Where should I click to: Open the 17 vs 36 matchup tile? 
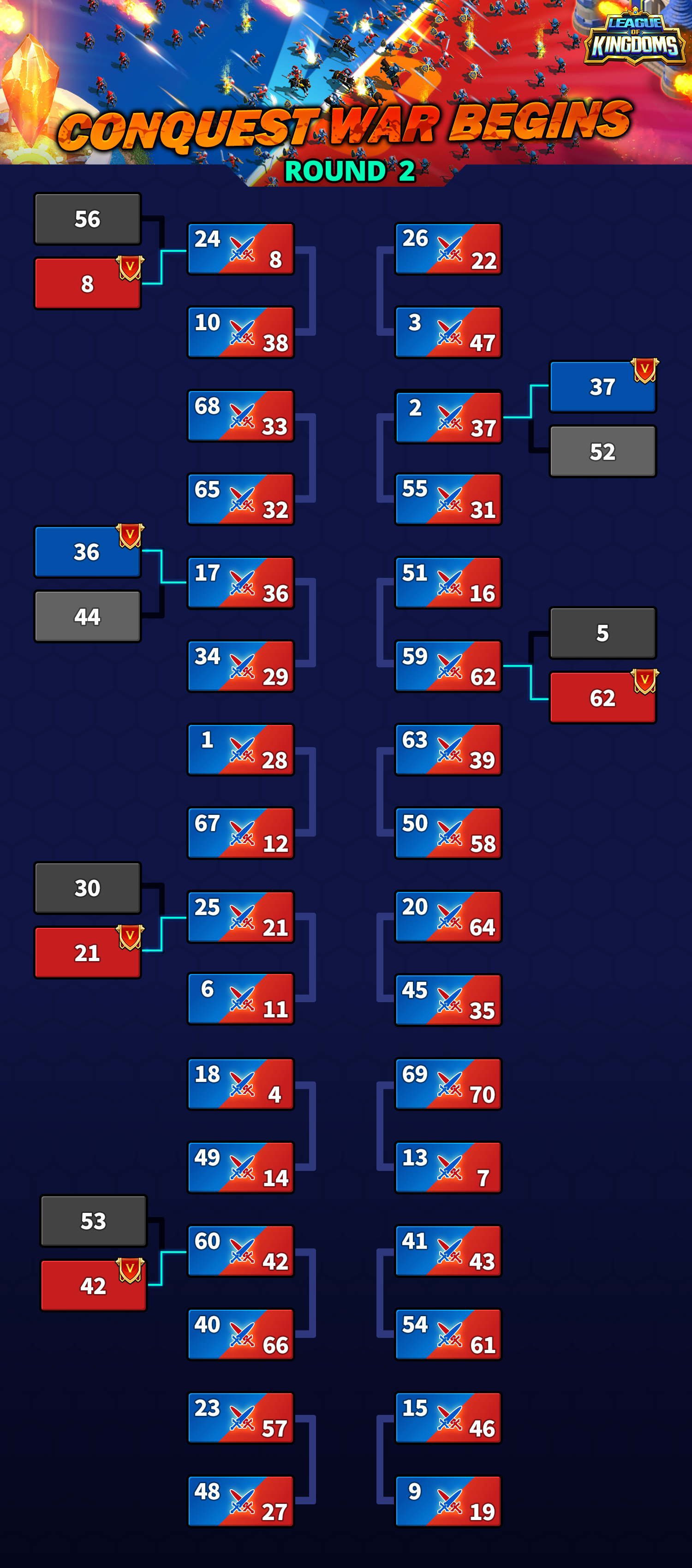241,583
